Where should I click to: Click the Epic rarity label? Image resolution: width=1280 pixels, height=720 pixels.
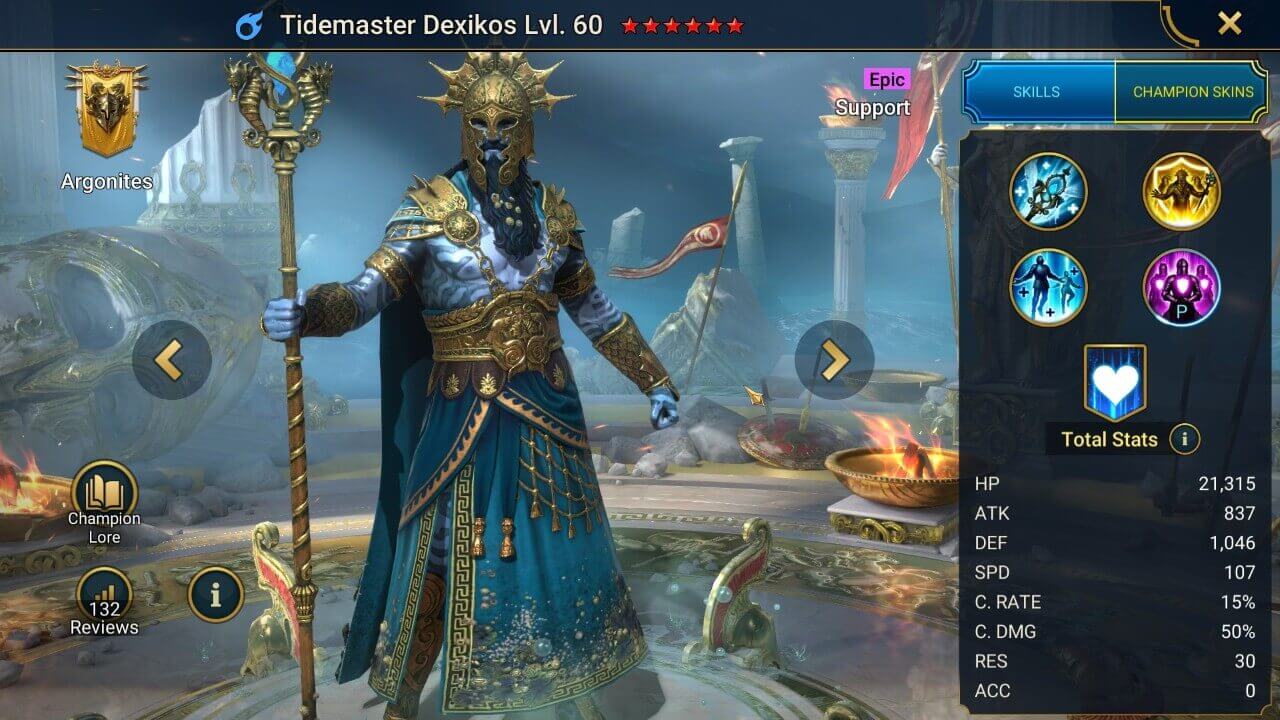[886, 79]
